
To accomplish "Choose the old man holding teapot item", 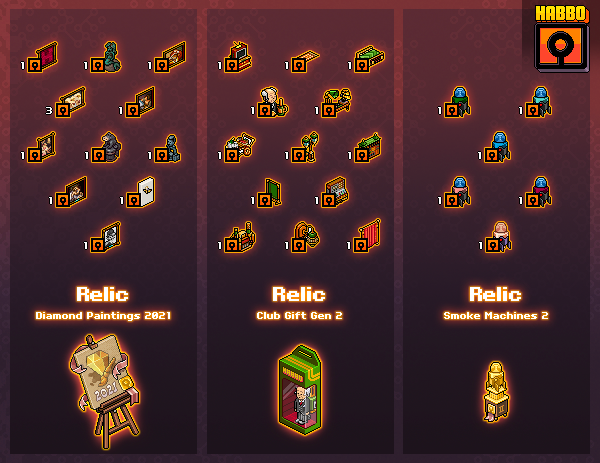I will 270,98.
